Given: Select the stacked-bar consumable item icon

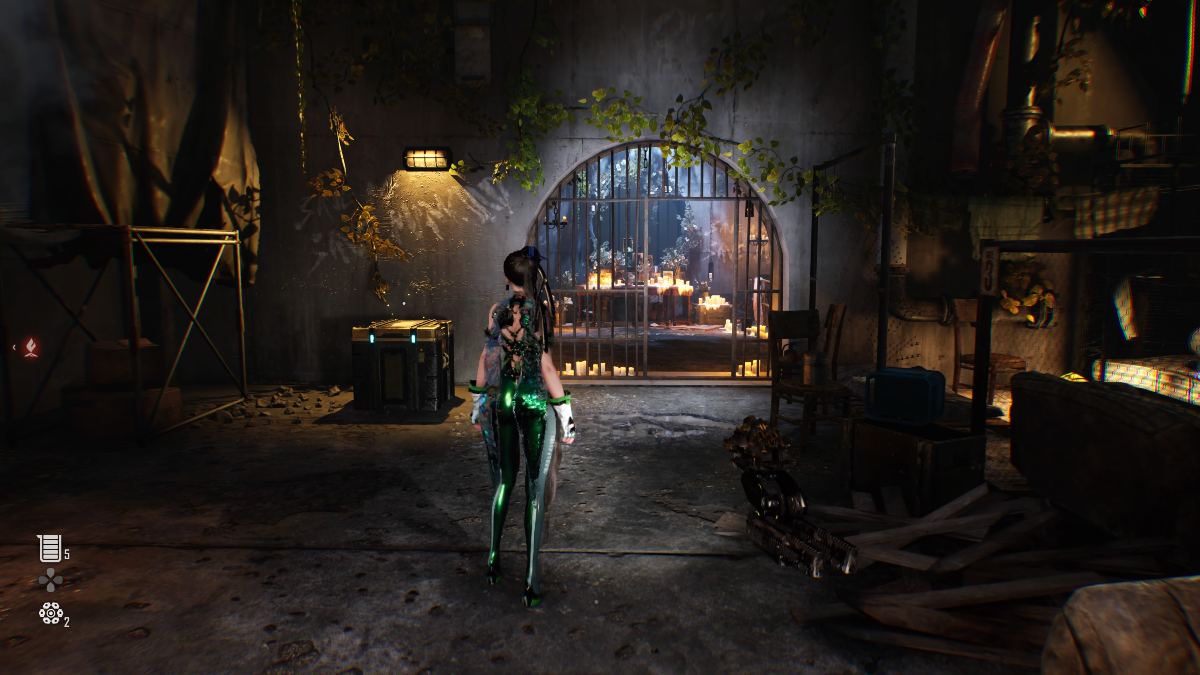Looking at the screenshot, I should point(49,548).
